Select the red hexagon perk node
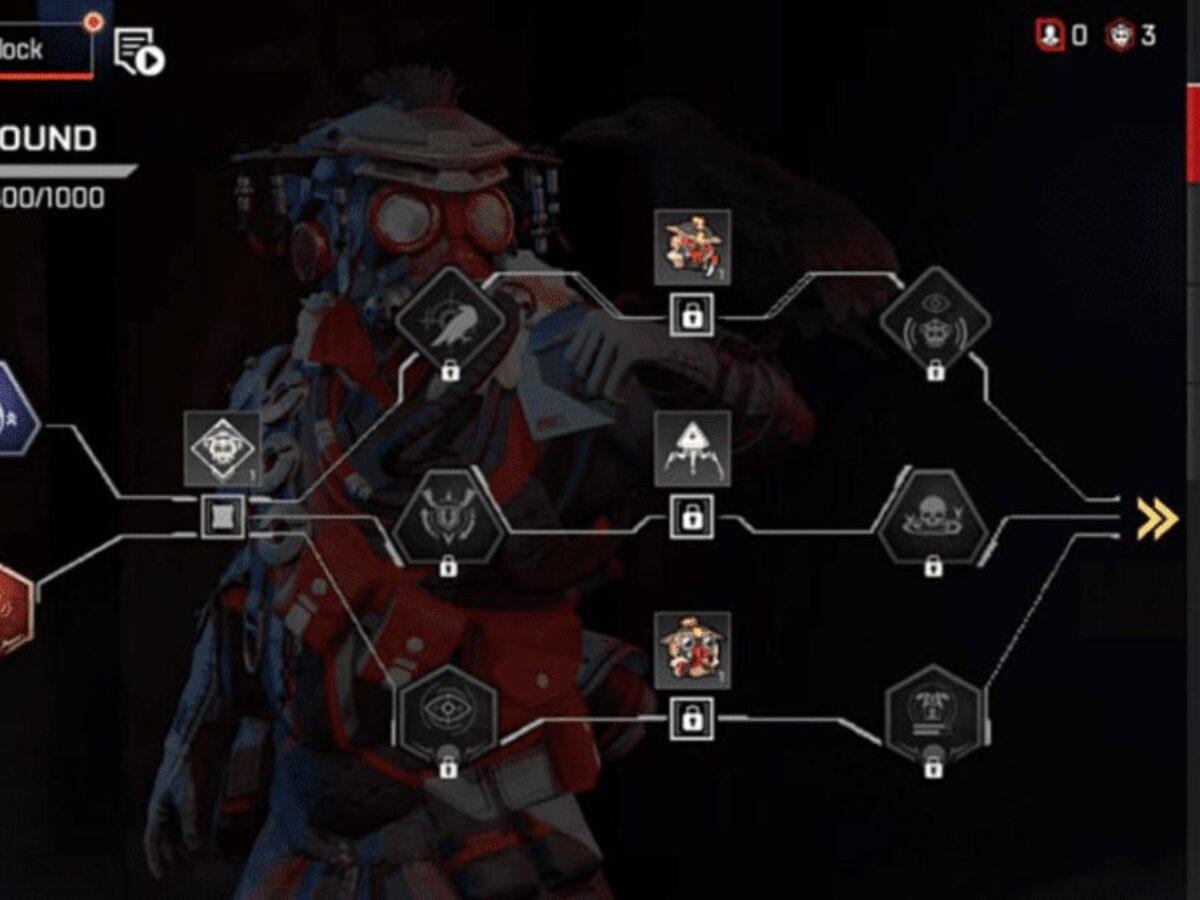Viewport: 1200px width, 900px height. click(12, 611)
